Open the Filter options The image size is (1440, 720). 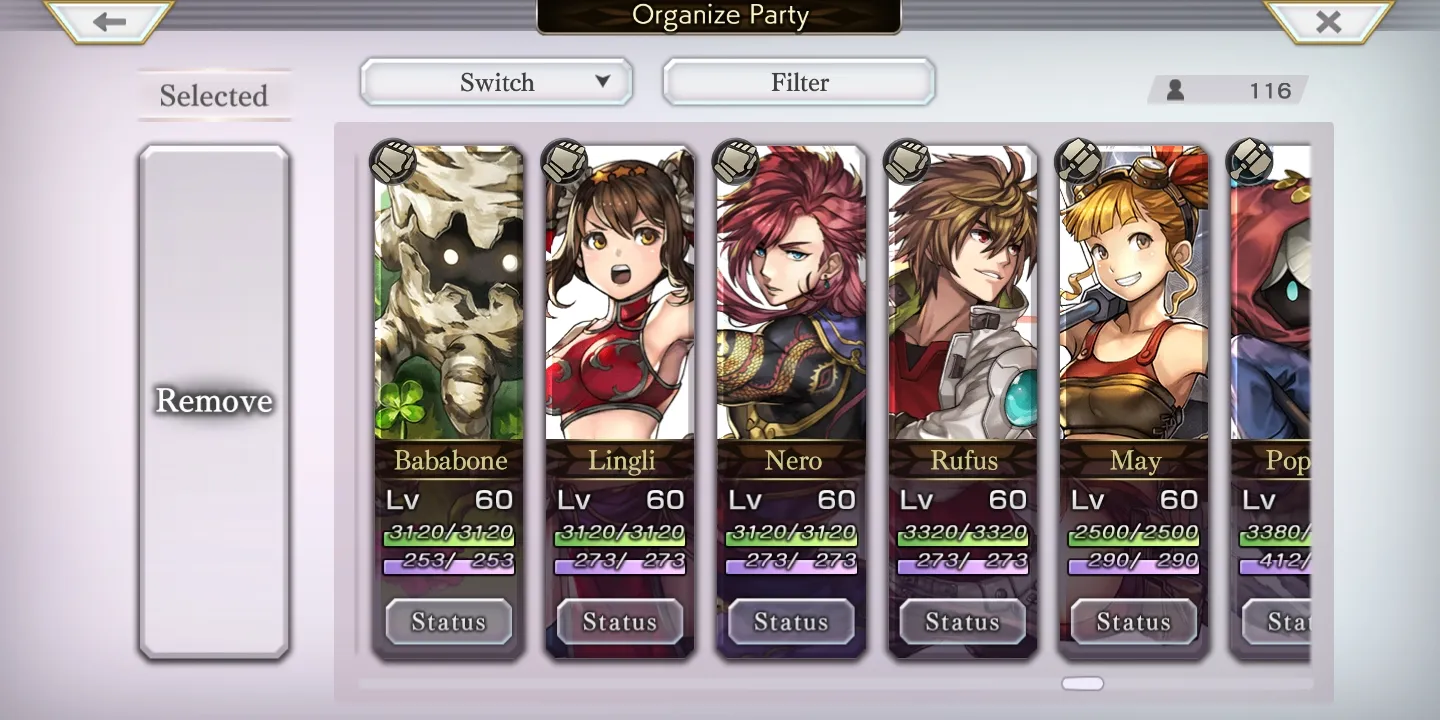tap(799, 82)
